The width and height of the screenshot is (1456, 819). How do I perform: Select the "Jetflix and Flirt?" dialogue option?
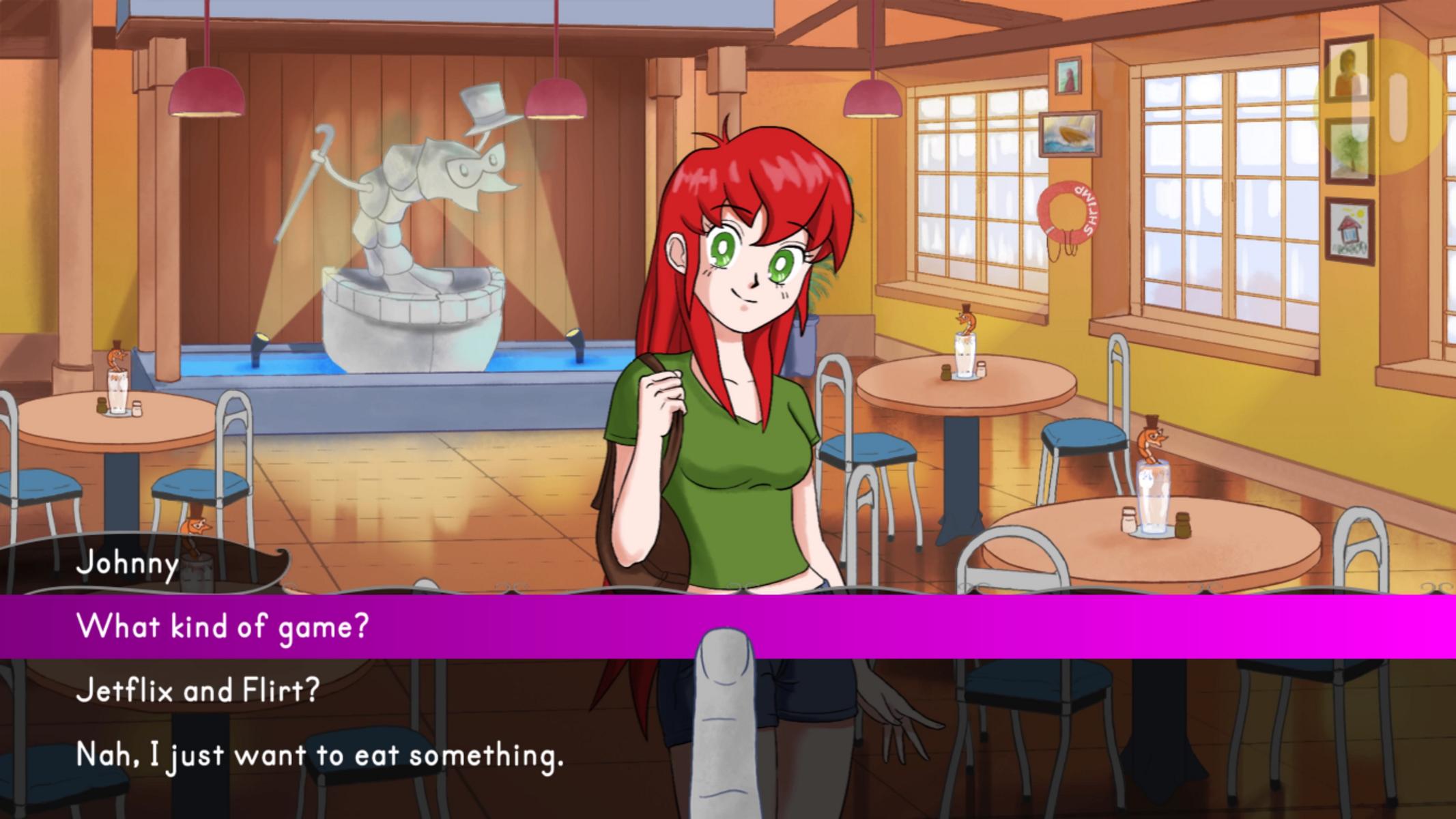point(198,691)
